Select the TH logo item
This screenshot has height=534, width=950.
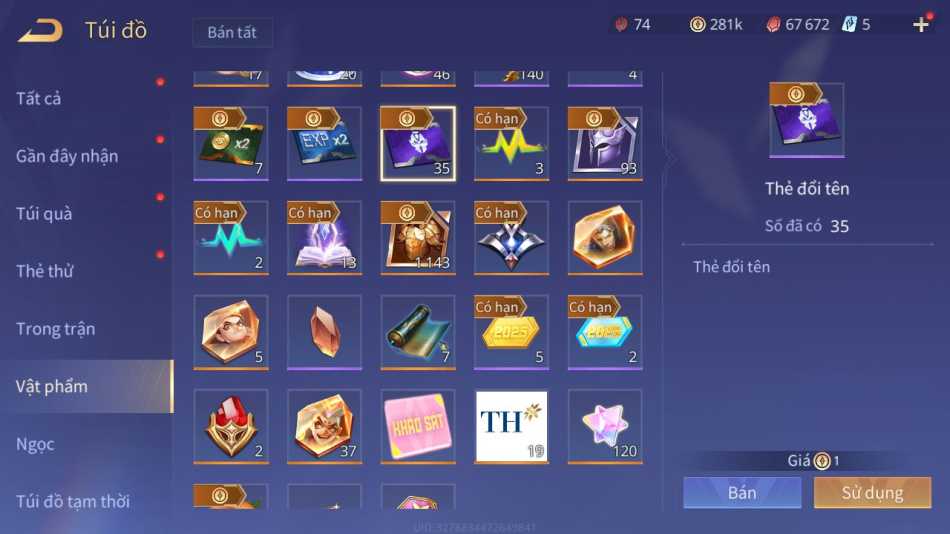(511, 427)
